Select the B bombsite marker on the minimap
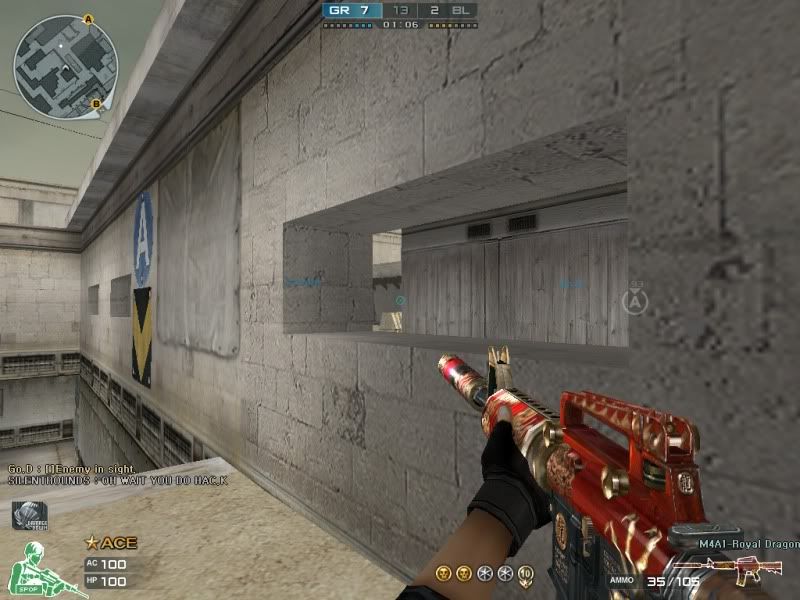Image resolution: width=800 pixels, height=600 pixels. point(96,103)
